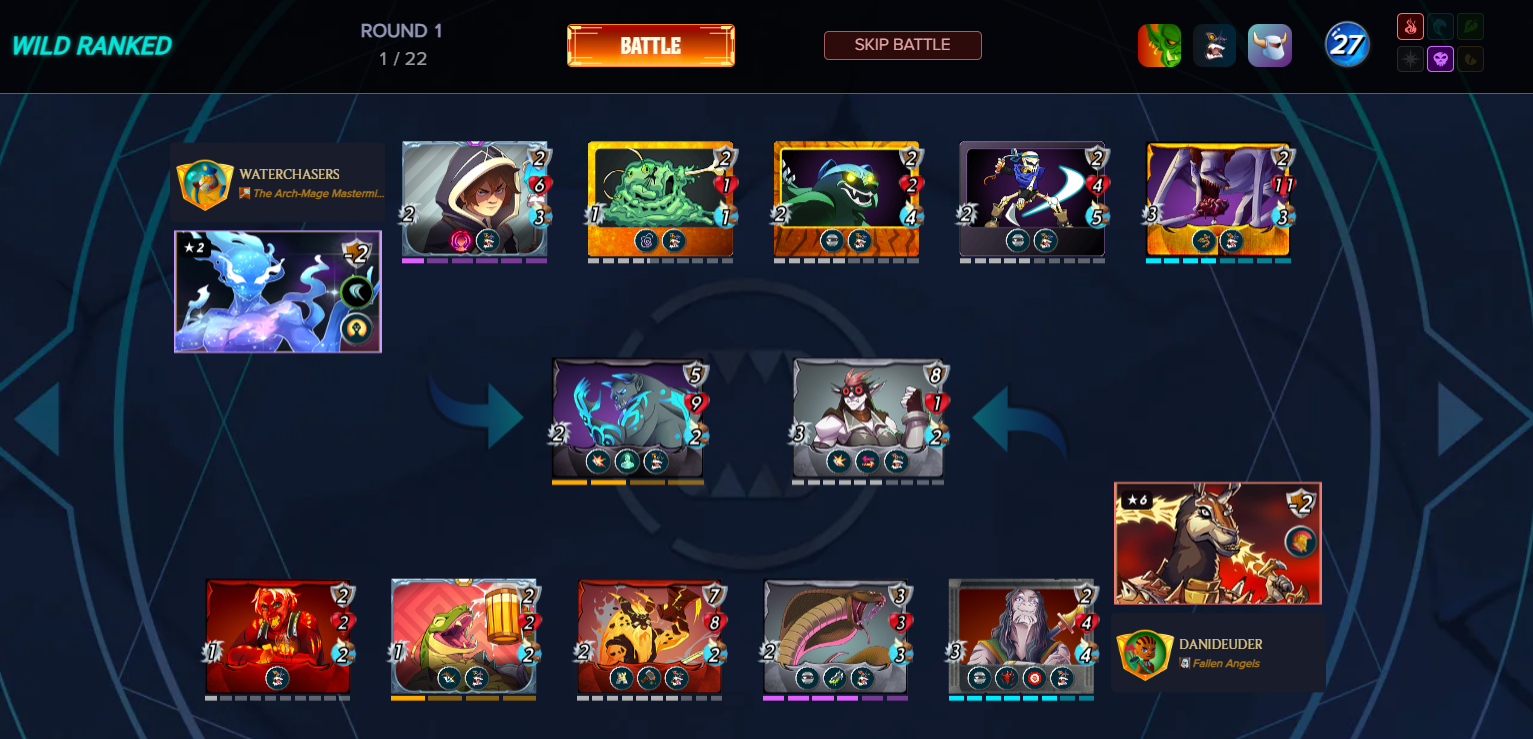Select the red demon monster card
This screenshot has height=739, width=1533.
[x=278, y=636]
